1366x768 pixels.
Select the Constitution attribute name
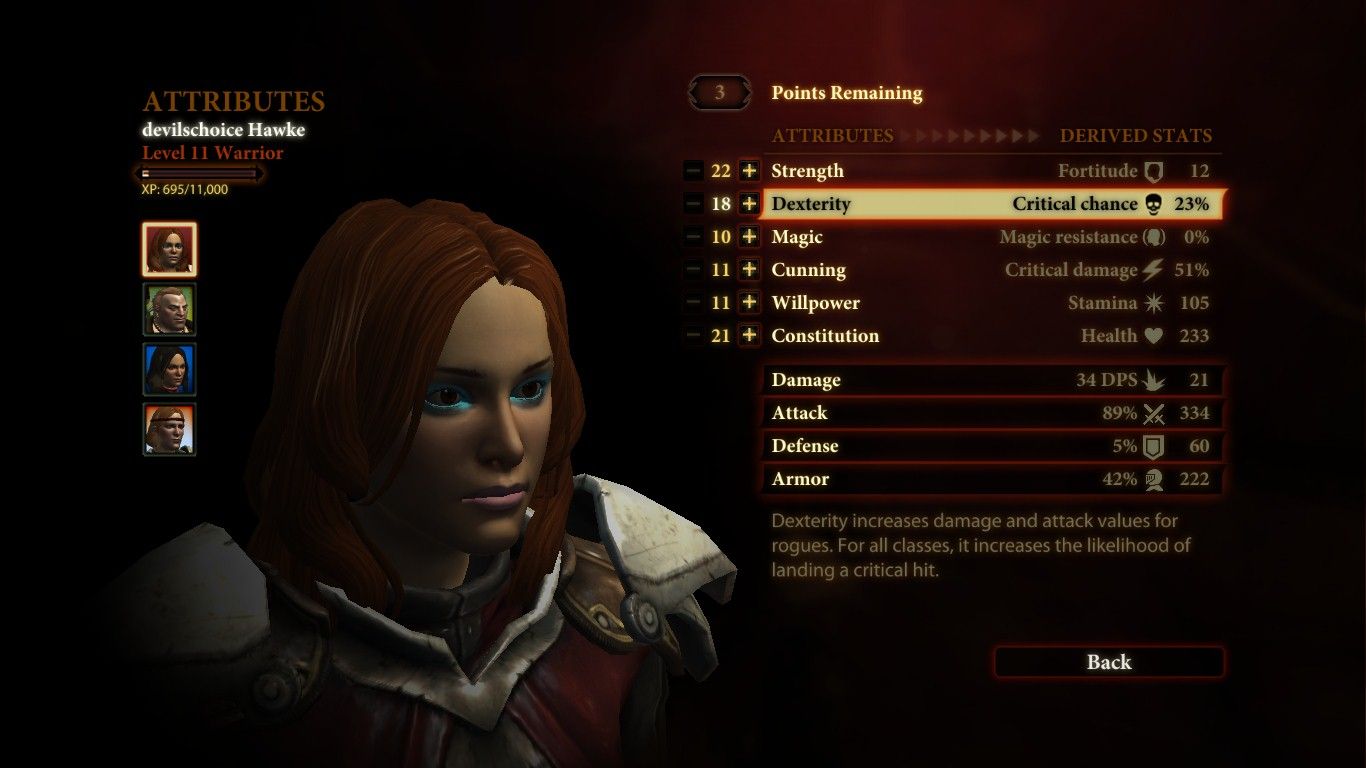825,336
